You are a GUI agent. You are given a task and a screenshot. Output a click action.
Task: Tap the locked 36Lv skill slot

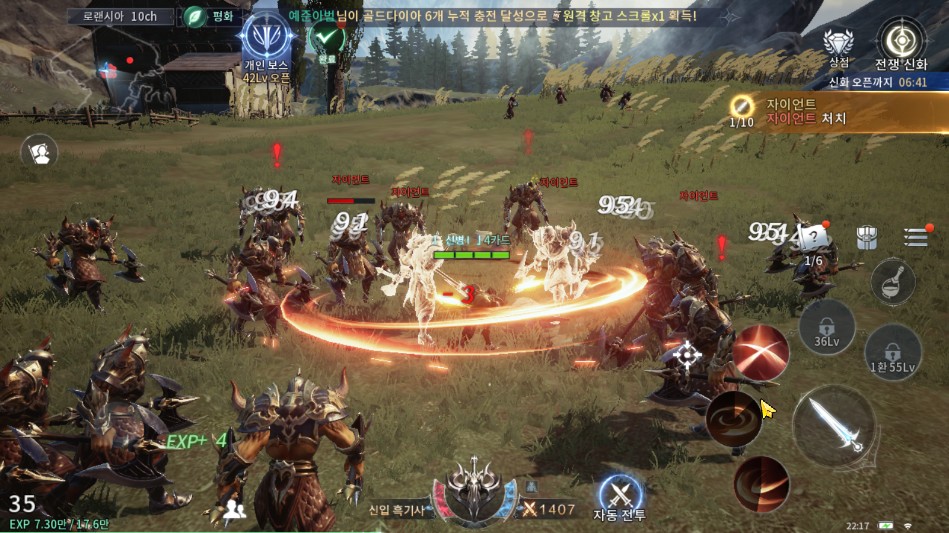[x=827, y=327]
